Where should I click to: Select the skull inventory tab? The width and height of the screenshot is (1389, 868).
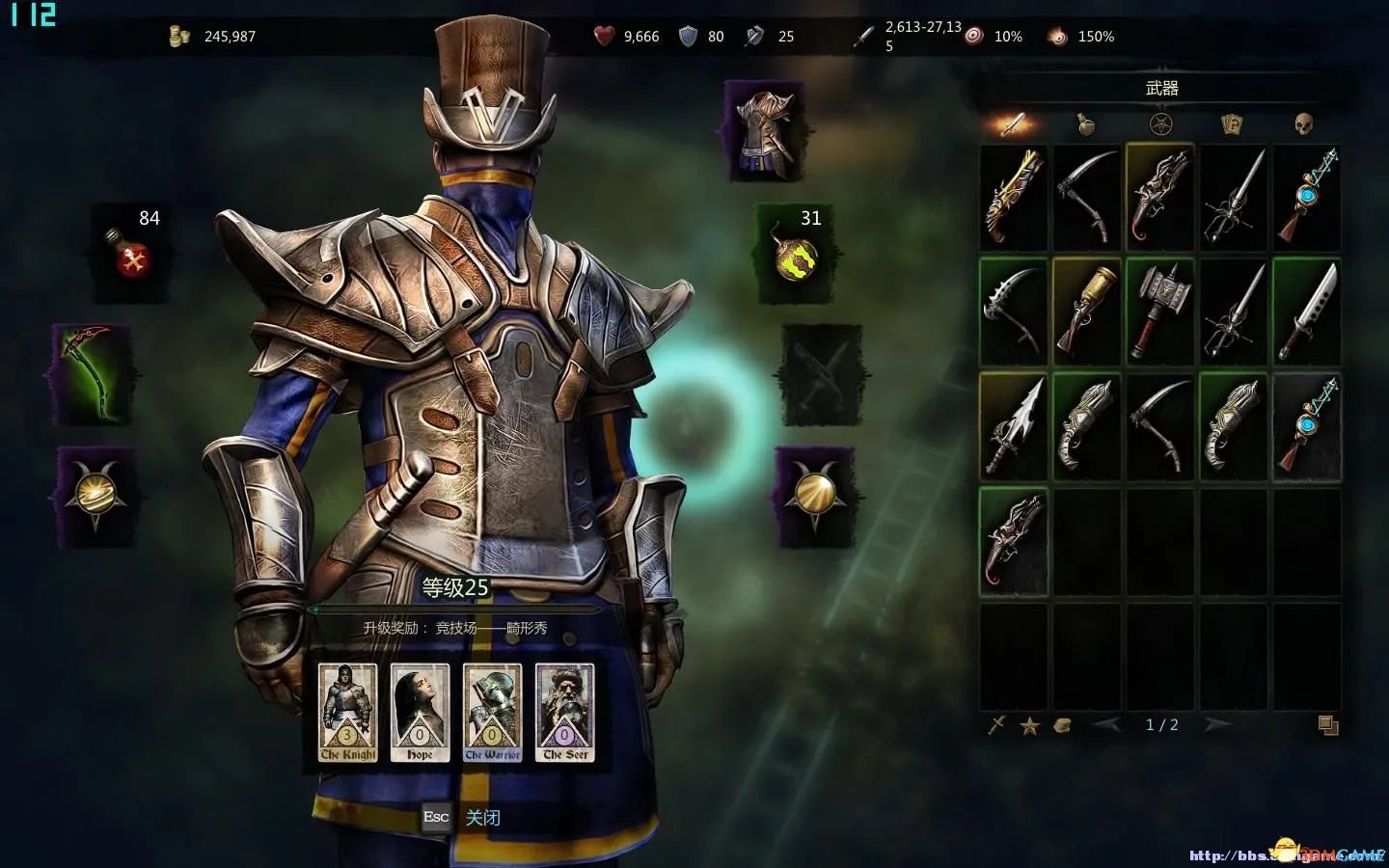pos(1304,123)
